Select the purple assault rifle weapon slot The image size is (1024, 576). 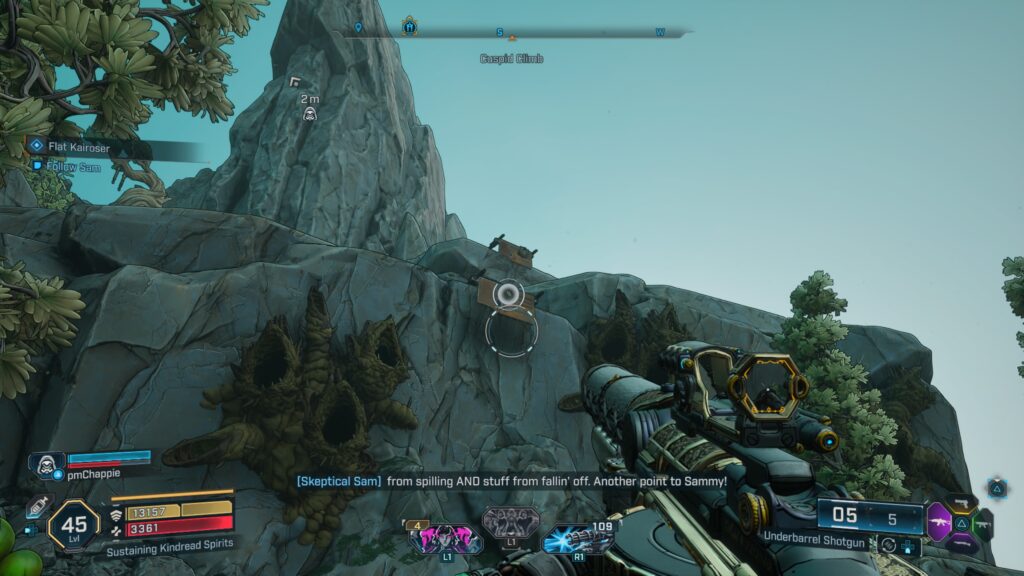(939, 522)
